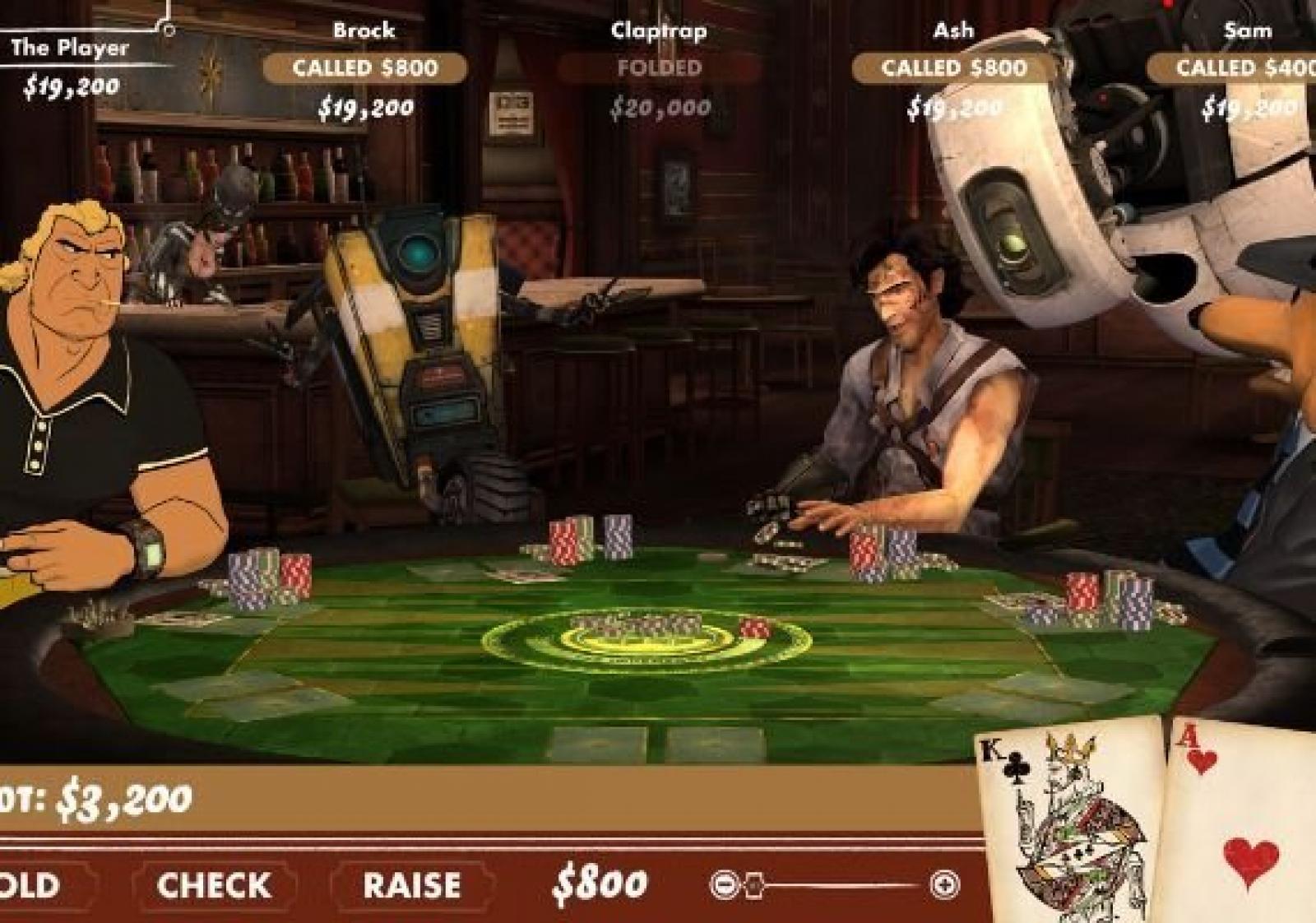Decrease the raise amount with minus
1316x923 pixels.
(x=724, y=885)
